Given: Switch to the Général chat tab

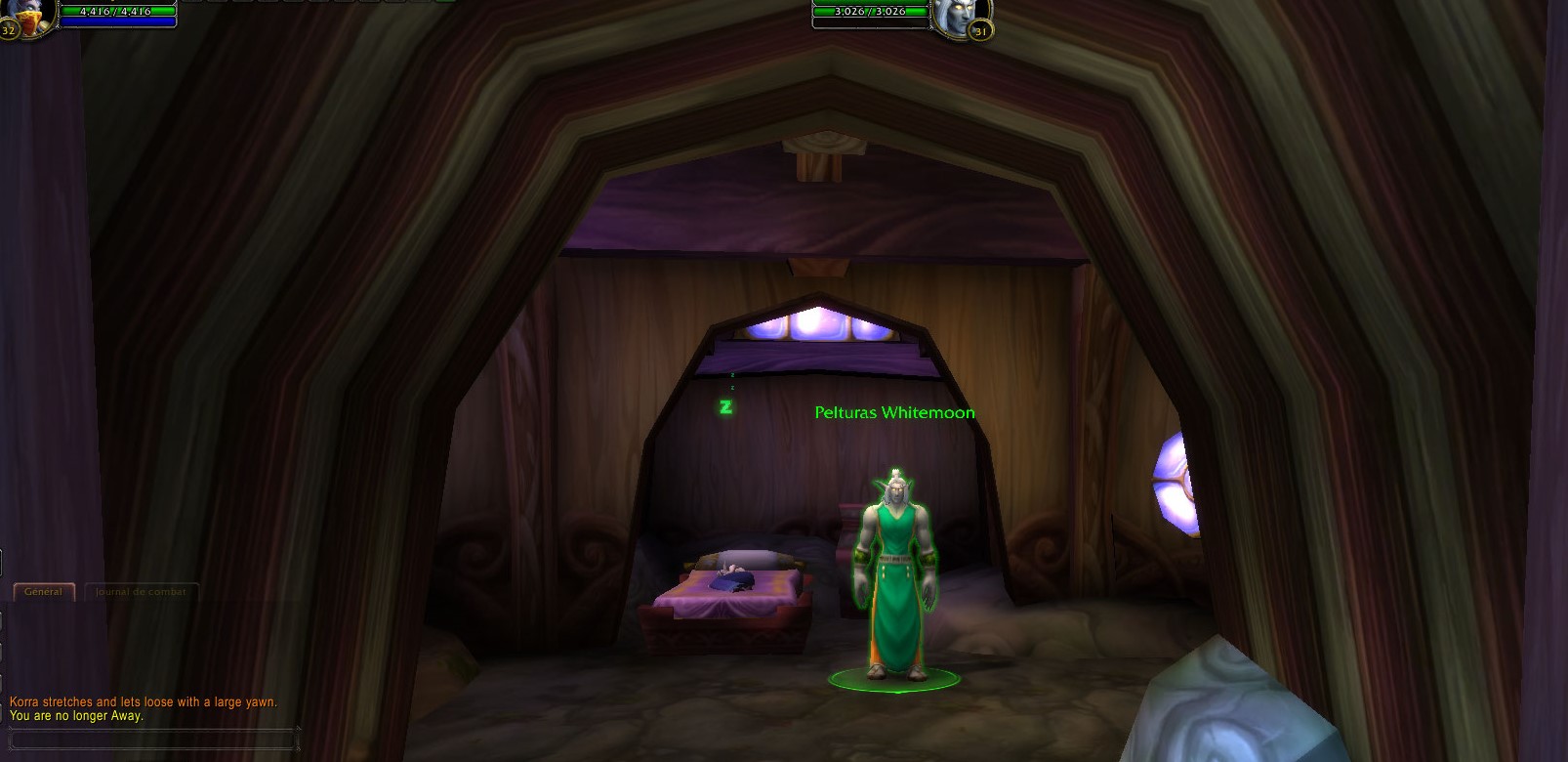Looking at the screenshot, I should [x=43, y=591].
